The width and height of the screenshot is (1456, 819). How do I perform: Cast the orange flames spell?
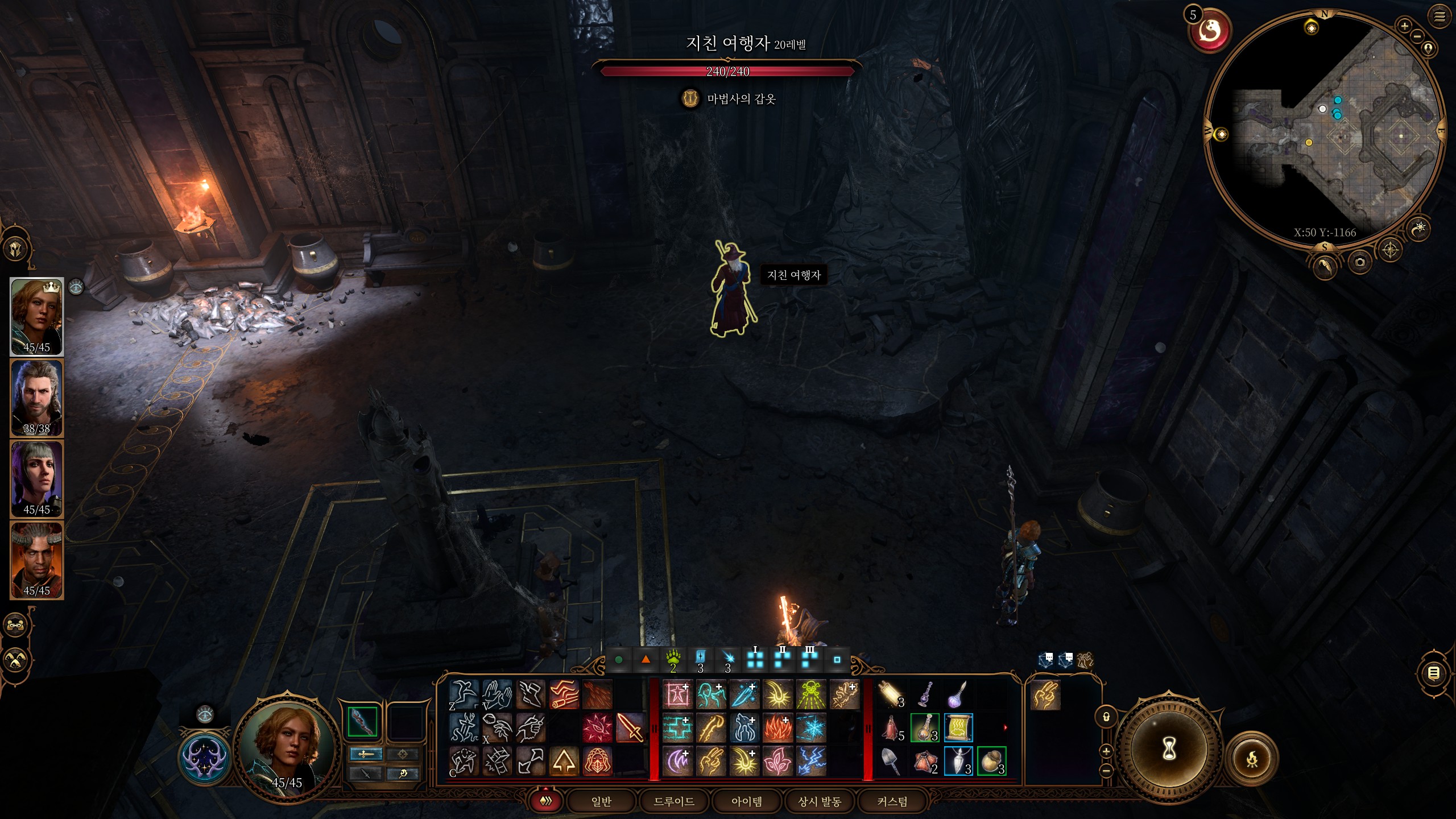coord(777,728)
